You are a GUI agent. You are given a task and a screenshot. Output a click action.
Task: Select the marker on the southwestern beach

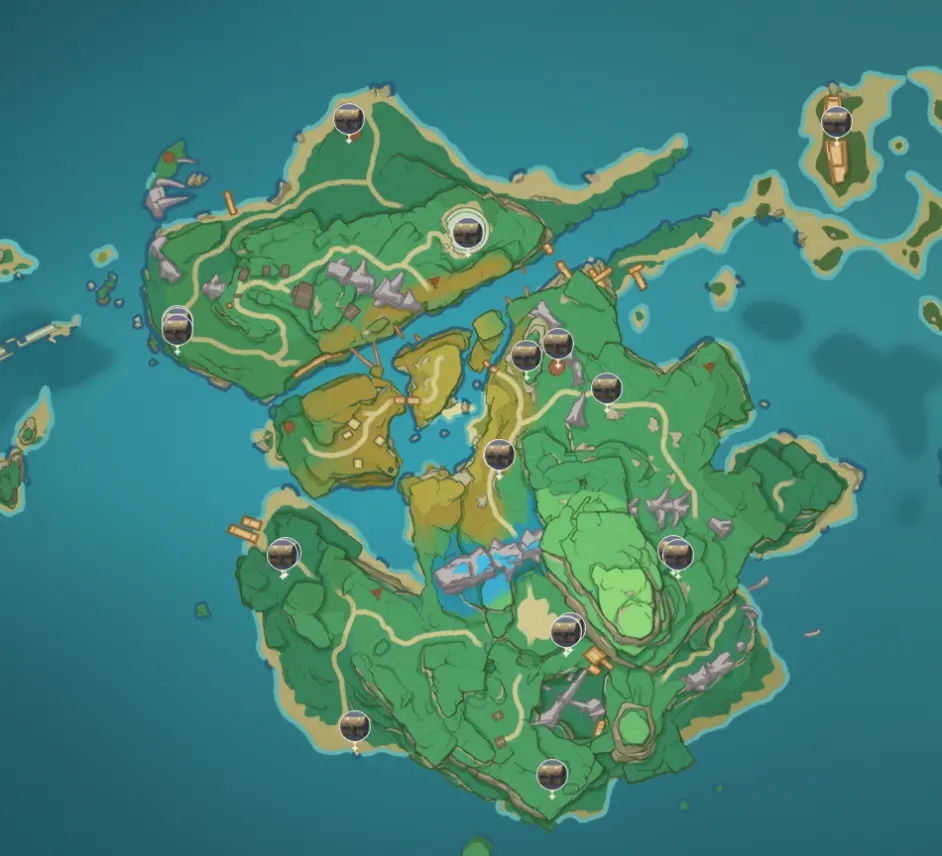354,726
